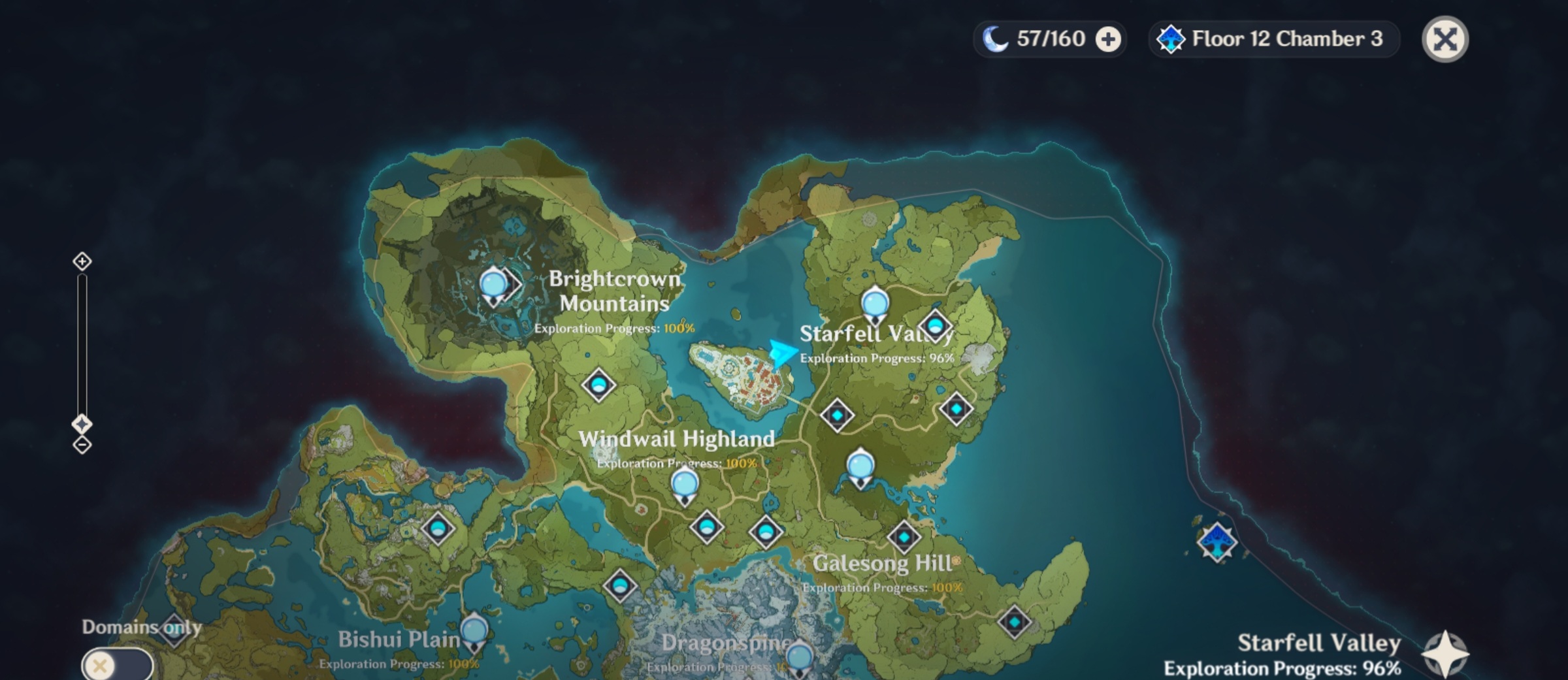Screen dimensions: 1568x680
Task: Click the domain icon east of Mondstadt city
Action: coord(838,416)
